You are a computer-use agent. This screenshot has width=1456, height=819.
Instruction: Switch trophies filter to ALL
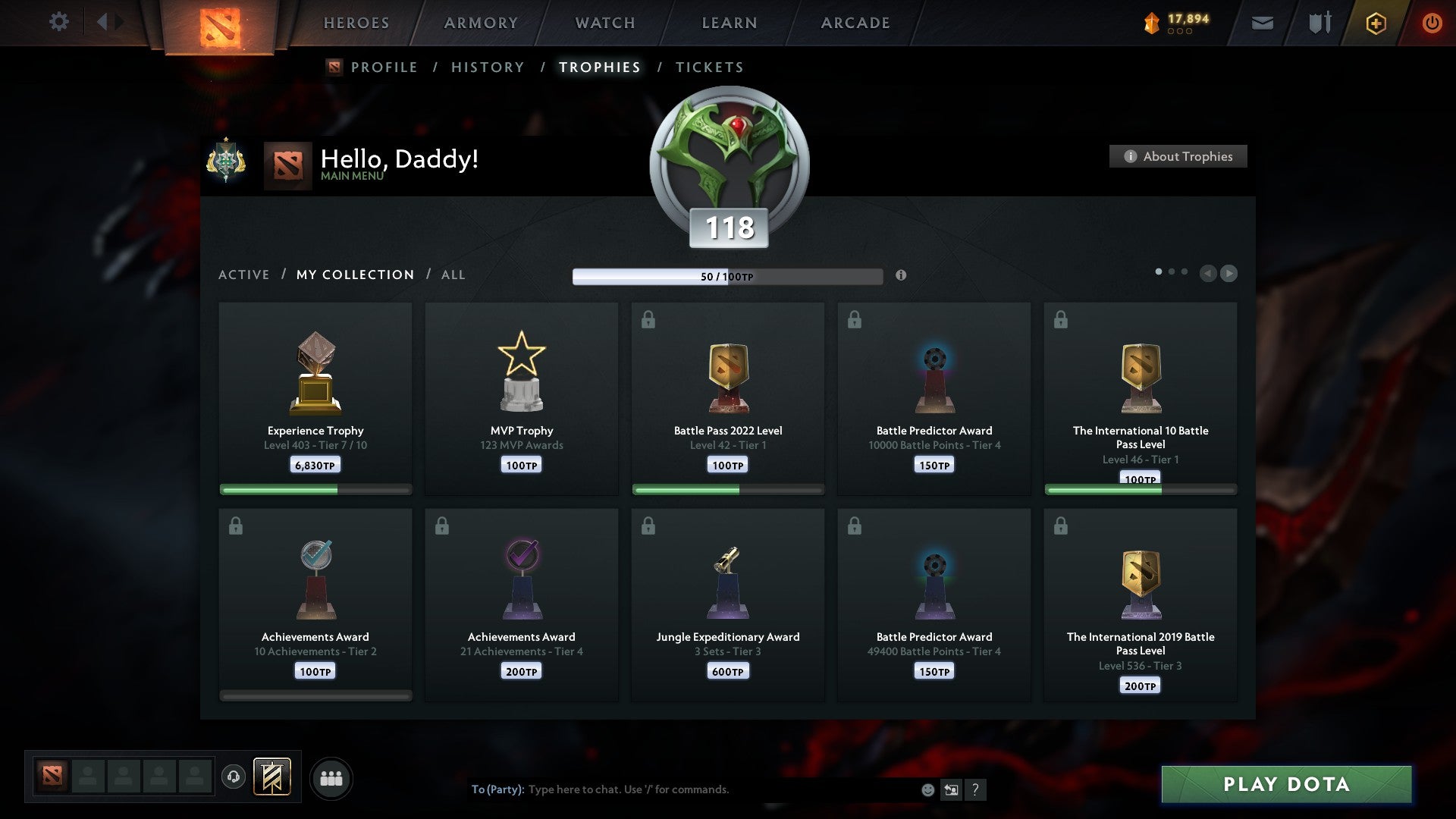[x=453, y=275]
